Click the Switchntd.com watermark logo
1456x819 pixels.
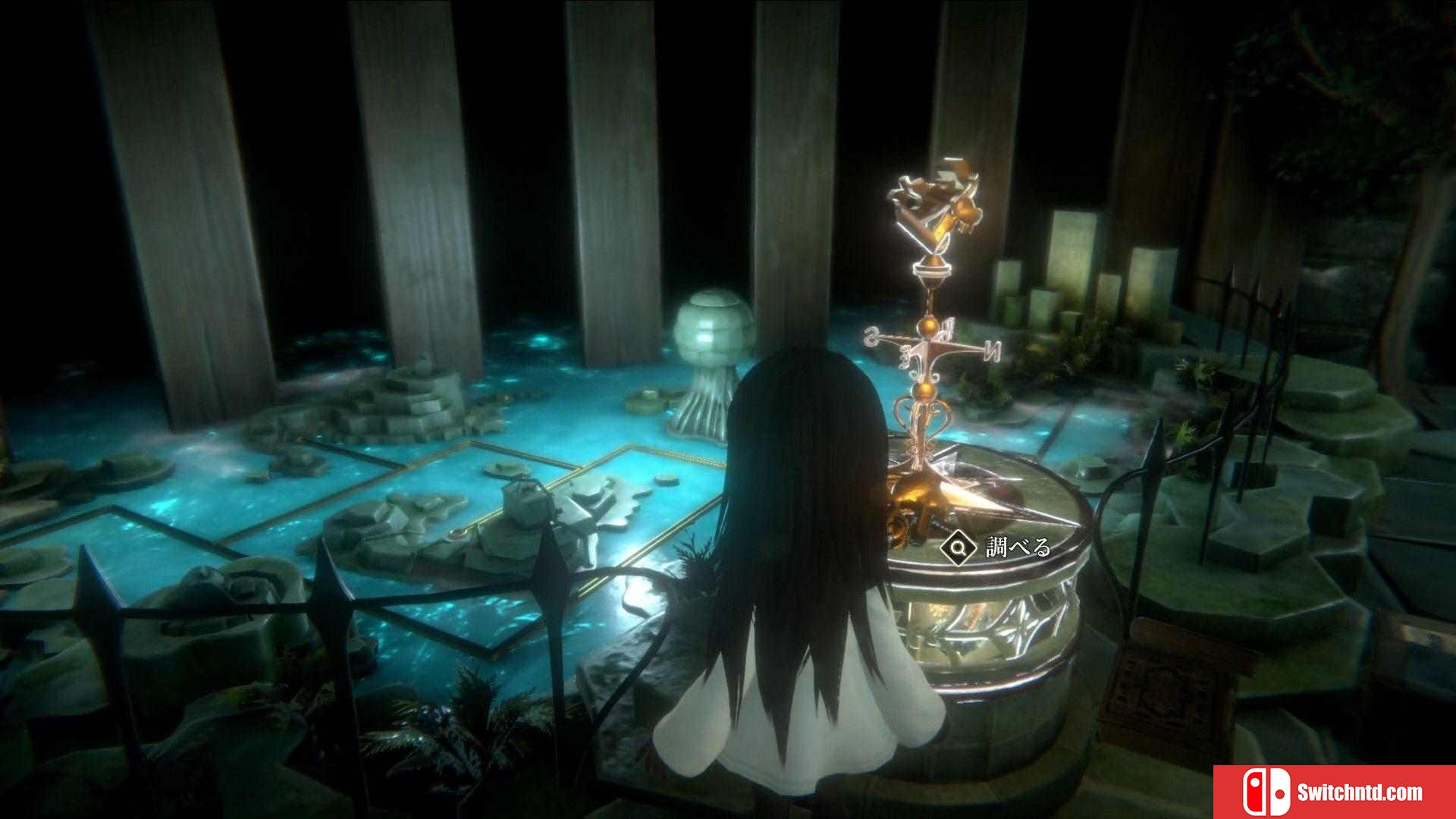(x=1333, y=792)
